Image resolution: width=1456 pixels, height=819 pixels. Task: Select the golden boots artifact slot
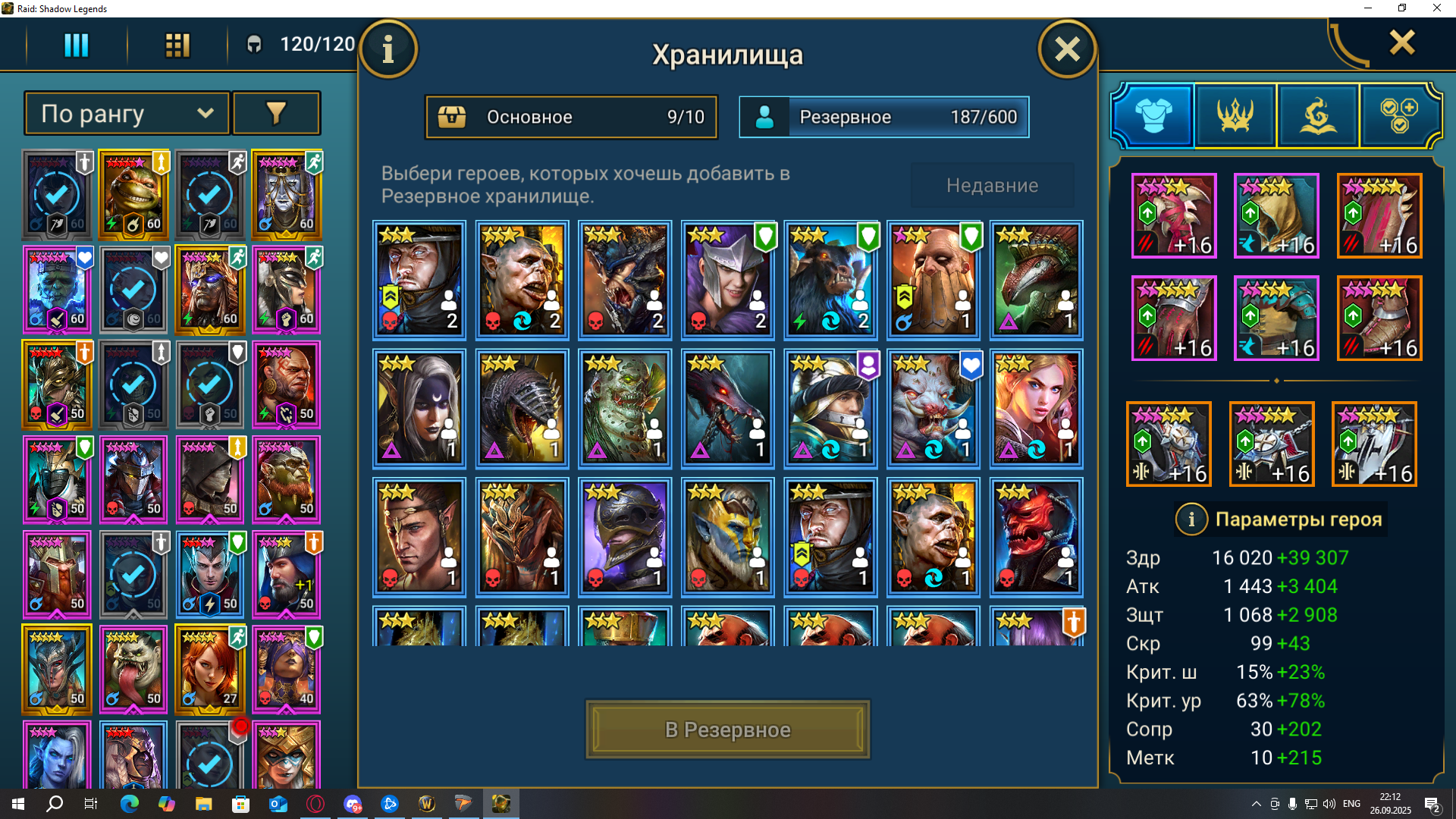click(x=1379, y=318)
